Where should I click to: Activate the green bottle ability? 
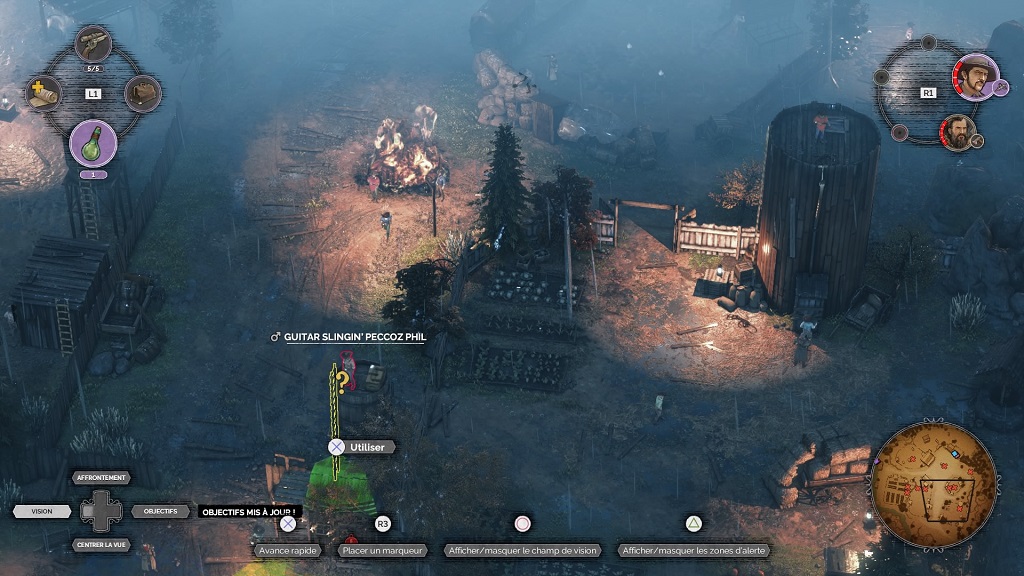pyautogui.click(x=93, y=143)
